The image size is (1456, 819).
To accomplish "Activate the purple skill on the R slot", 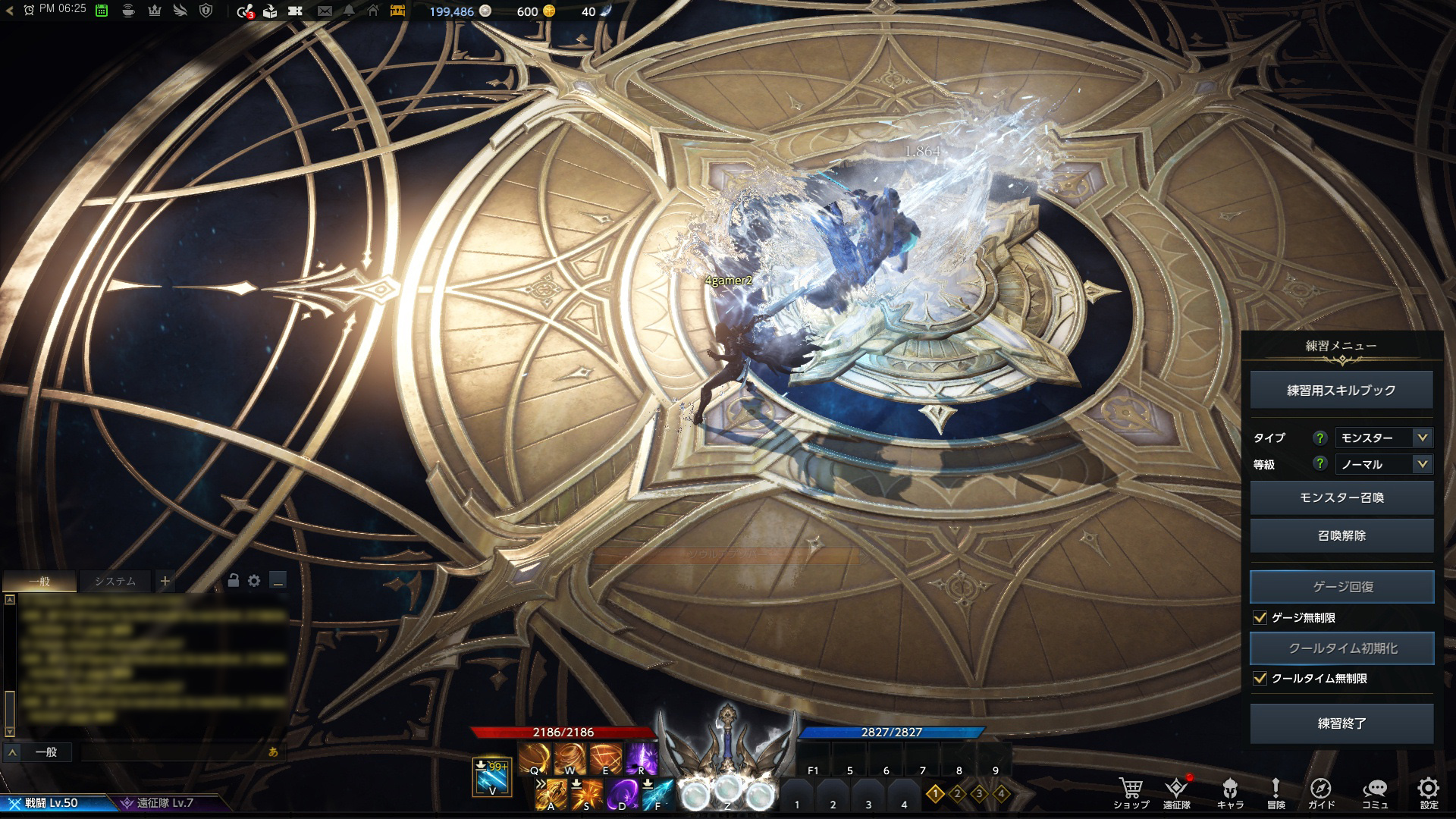I will [642, 758].
